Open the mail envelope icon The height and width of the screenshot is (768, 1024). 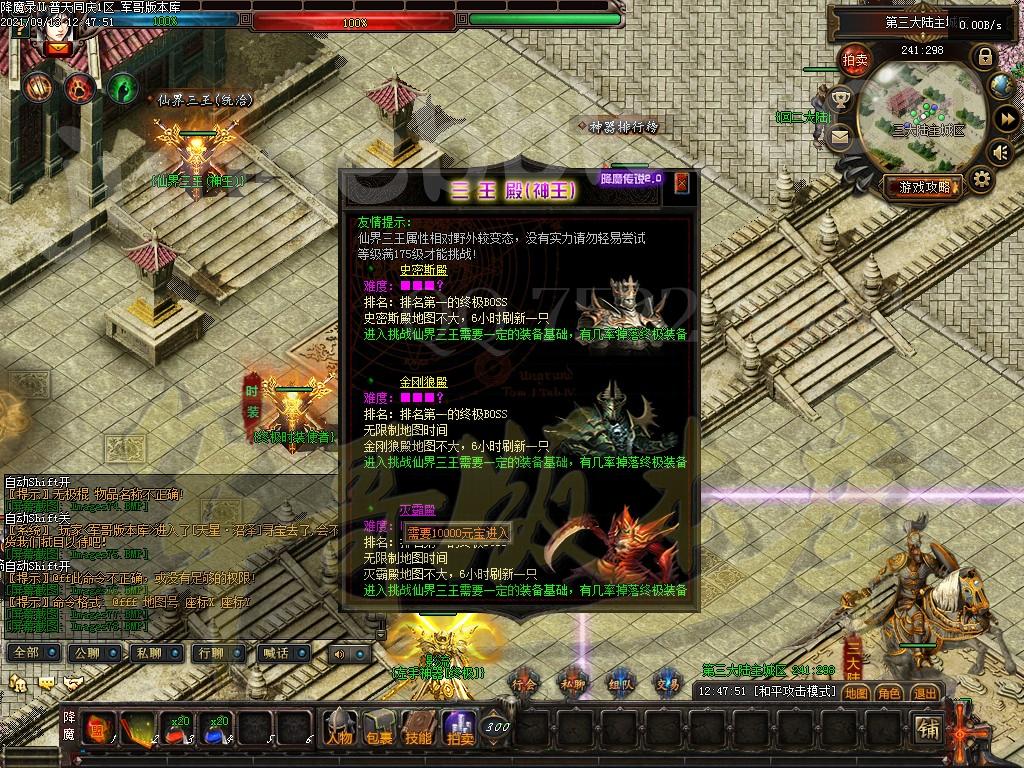839,135
